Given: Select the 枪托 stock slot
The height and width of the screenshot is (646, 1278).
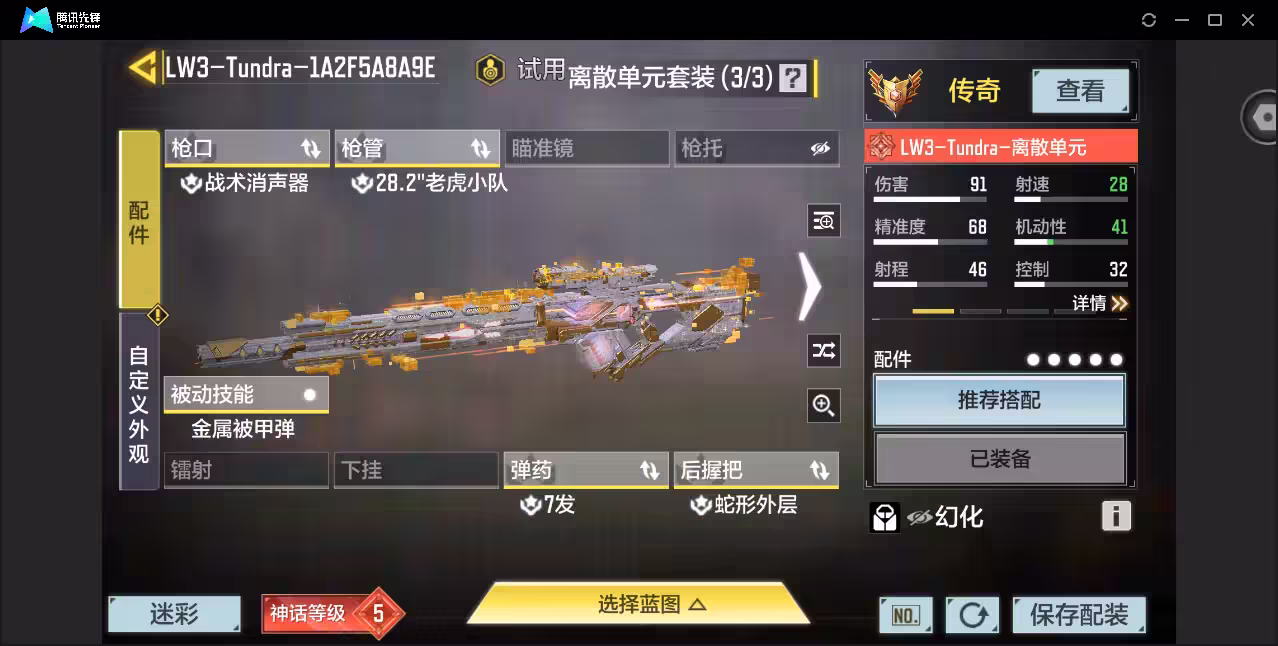Looking at the screenshot, I should (756, 149).
